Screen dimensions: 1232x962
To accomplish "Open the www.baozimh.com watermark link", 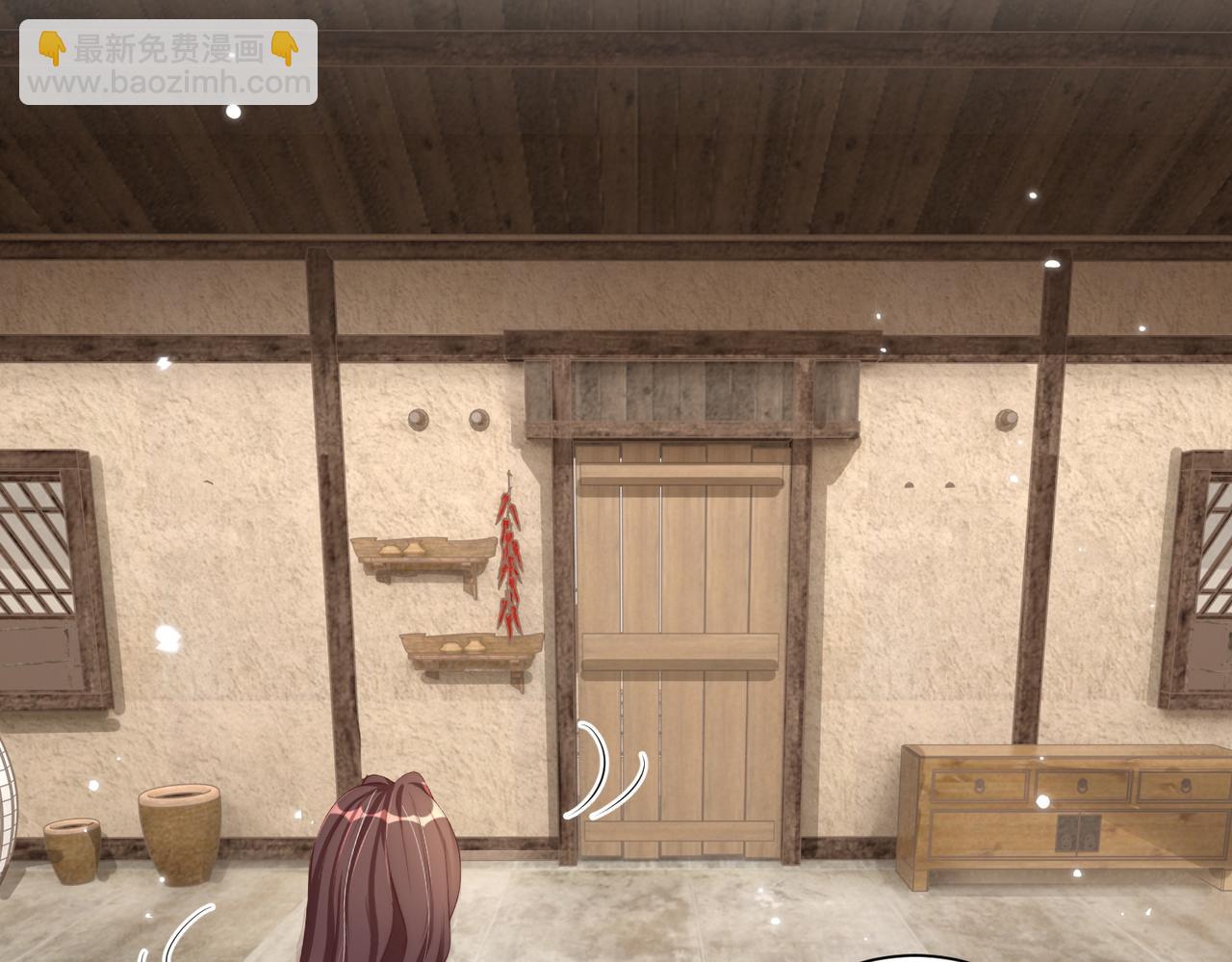I will (x=168, y=83).
